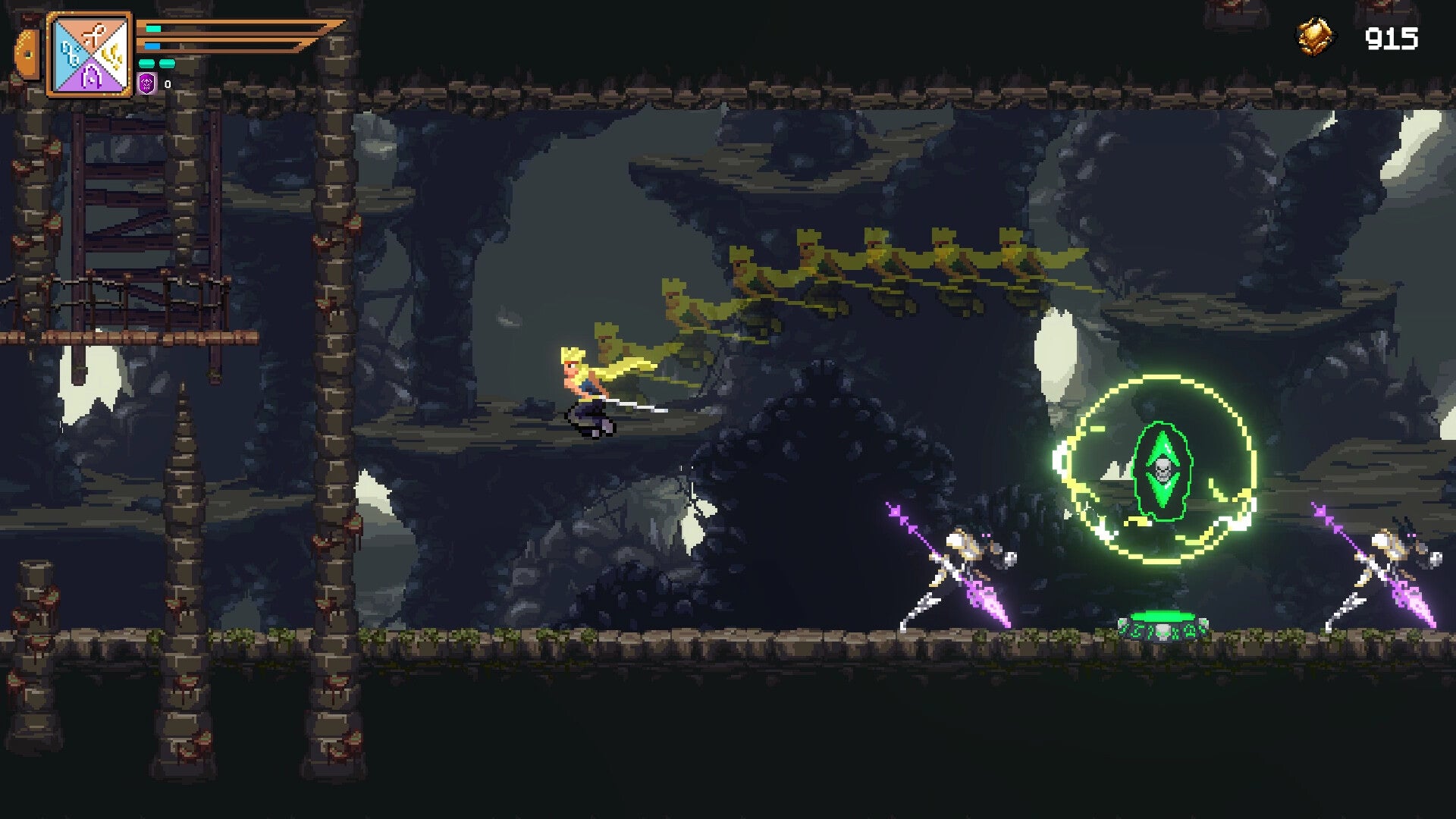The image size is (1456, 819).
Task: Select the purple bottom rune quadrant
Action: click(90, 76)
